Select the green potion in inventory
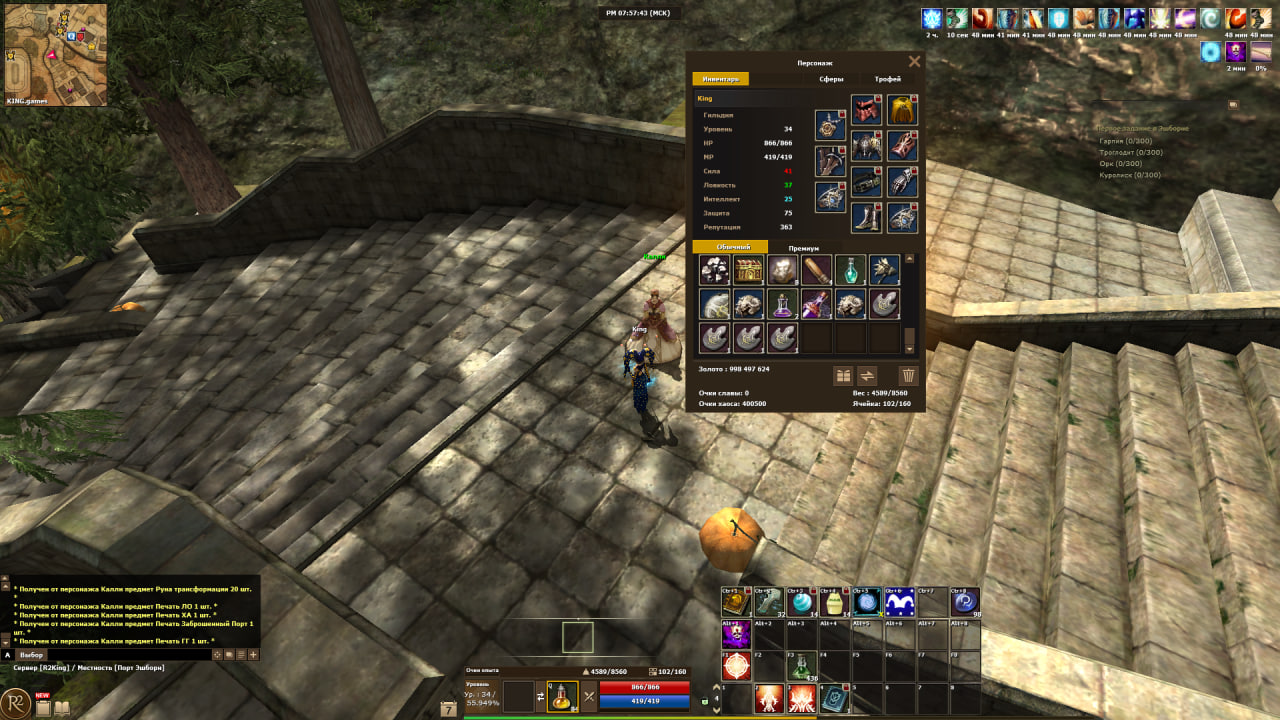Screen dimensions: 1280x720 pyautogui.click(x=850, y=269)
